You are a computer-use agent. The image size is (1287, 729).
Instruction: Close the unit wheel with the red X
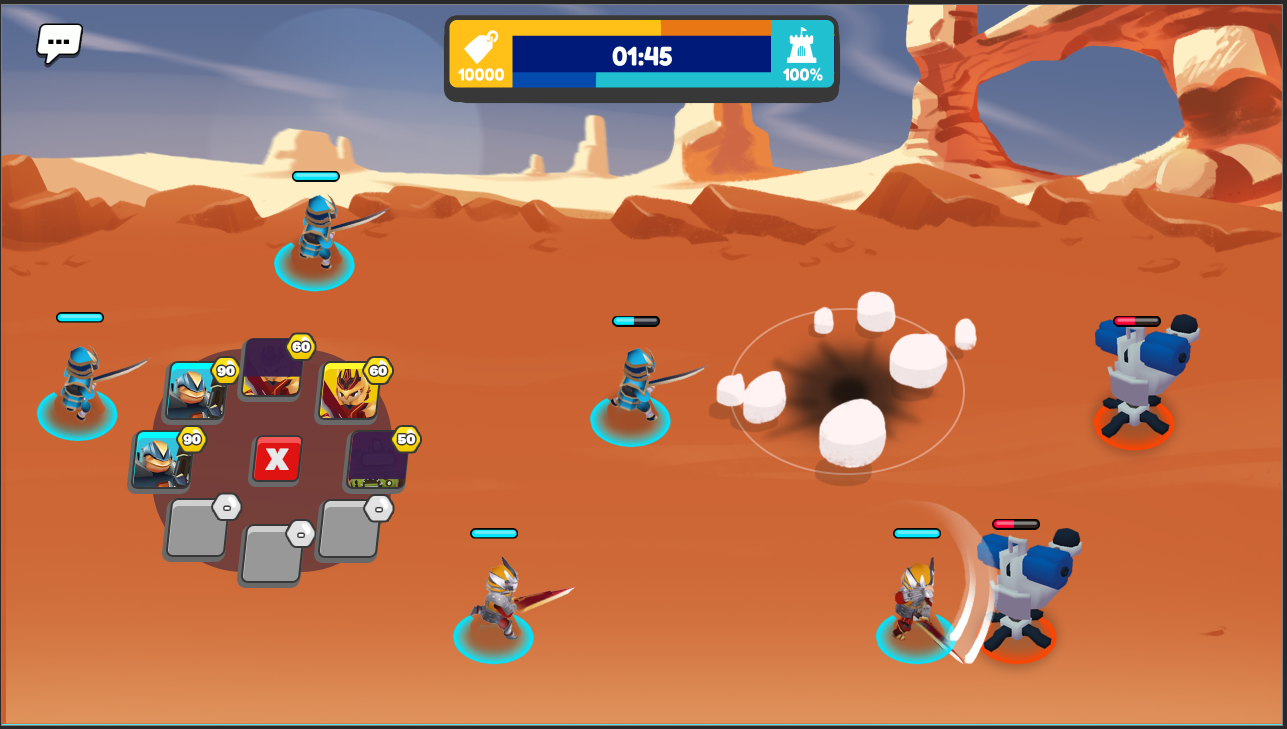[x=277, y=459]
